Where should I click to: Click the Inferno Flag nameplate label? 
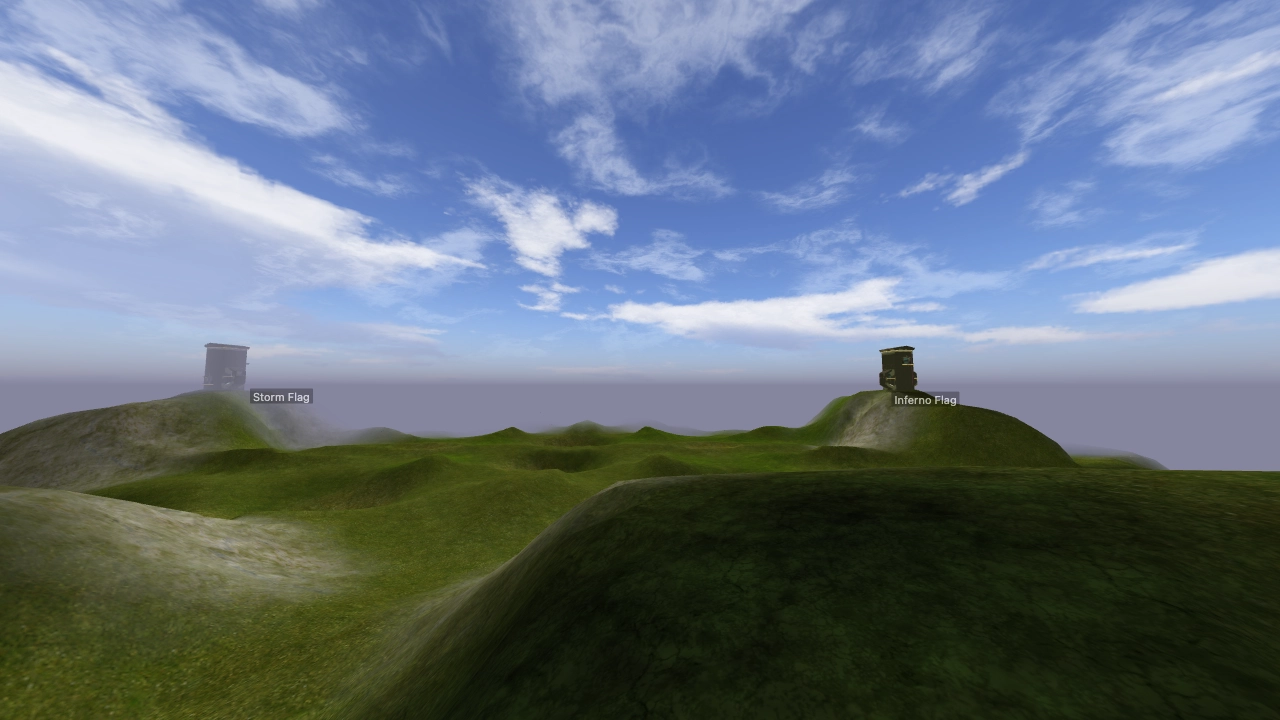click(925, 400)
